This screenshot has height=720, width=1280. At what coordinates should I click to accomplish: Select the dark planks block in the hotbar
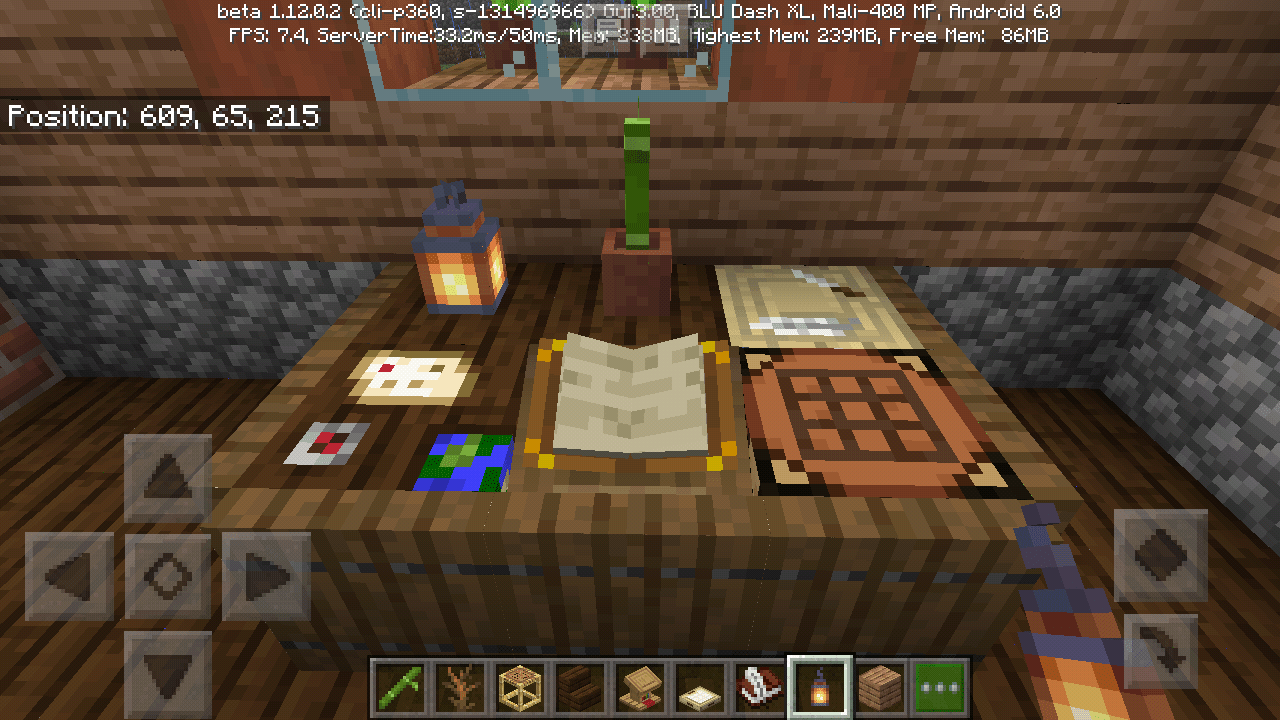point(580,686)
